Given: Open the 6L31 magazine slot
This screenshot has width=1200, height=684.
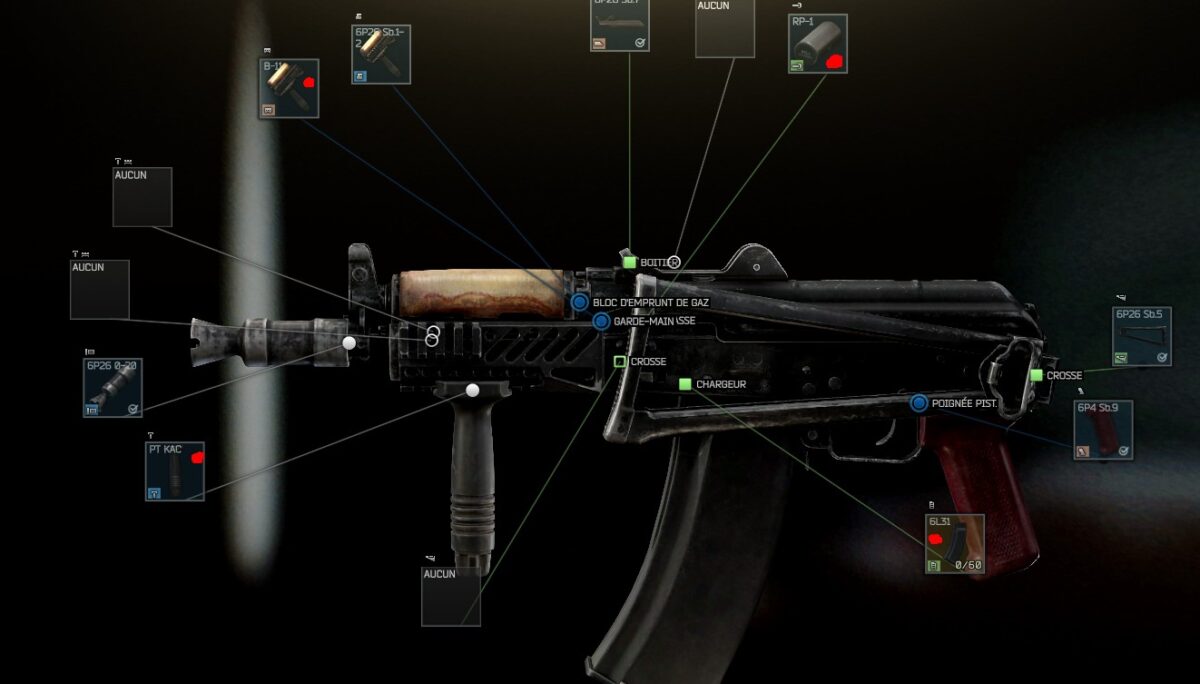Looking at the screenshot, I should 954,543.
